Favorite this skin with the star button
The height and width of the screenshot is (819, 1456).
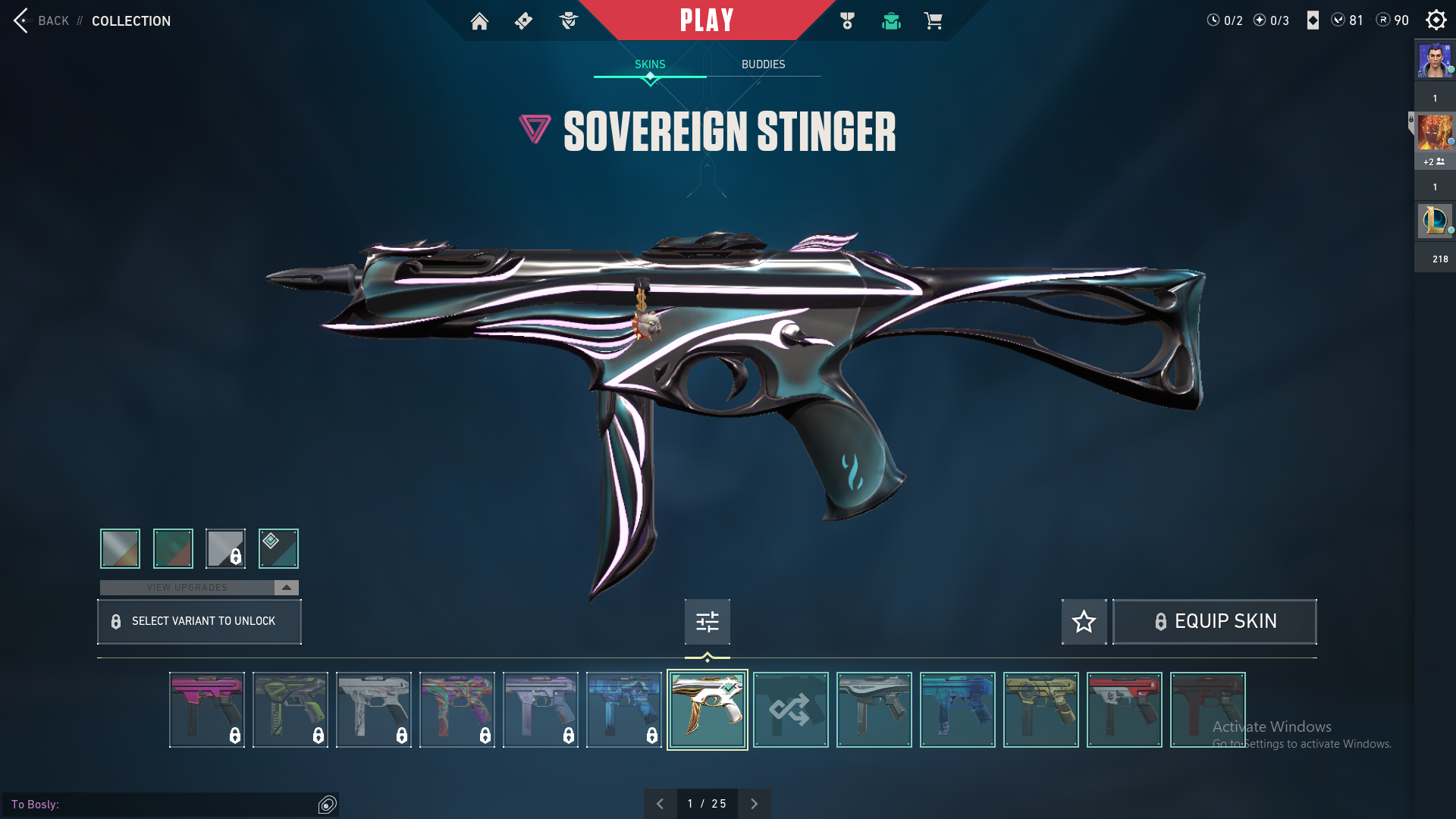click(1084, 622)
